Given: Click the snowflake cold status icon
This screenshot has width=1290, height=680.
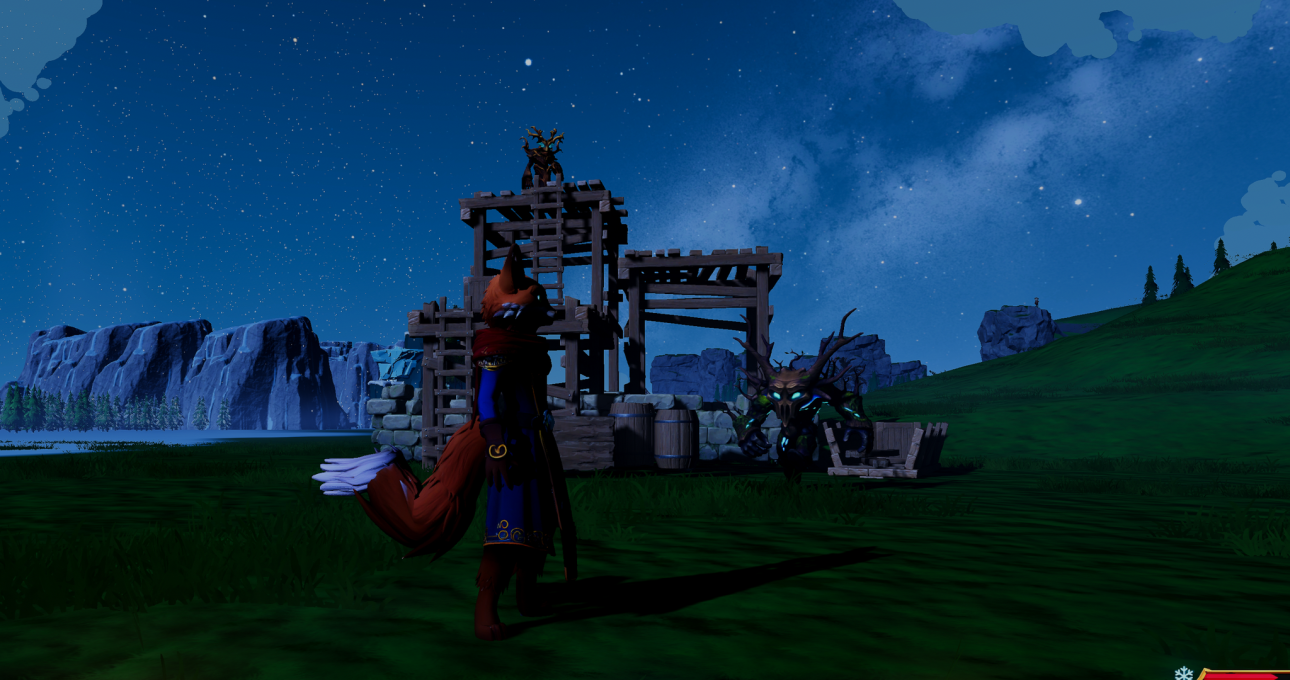Looking at the screenshot, I should [1183, 674].
